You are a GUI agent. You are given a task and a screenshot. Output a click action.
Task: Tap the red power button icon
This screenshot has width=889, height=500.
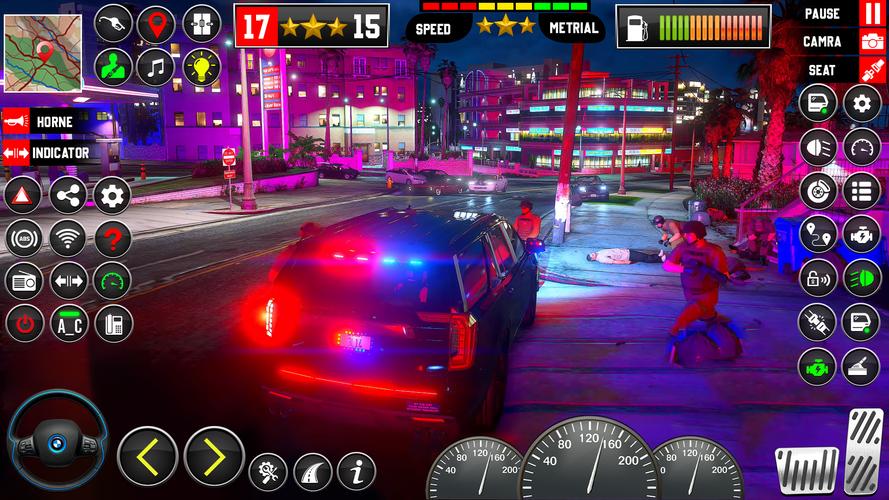pos(23,324)
